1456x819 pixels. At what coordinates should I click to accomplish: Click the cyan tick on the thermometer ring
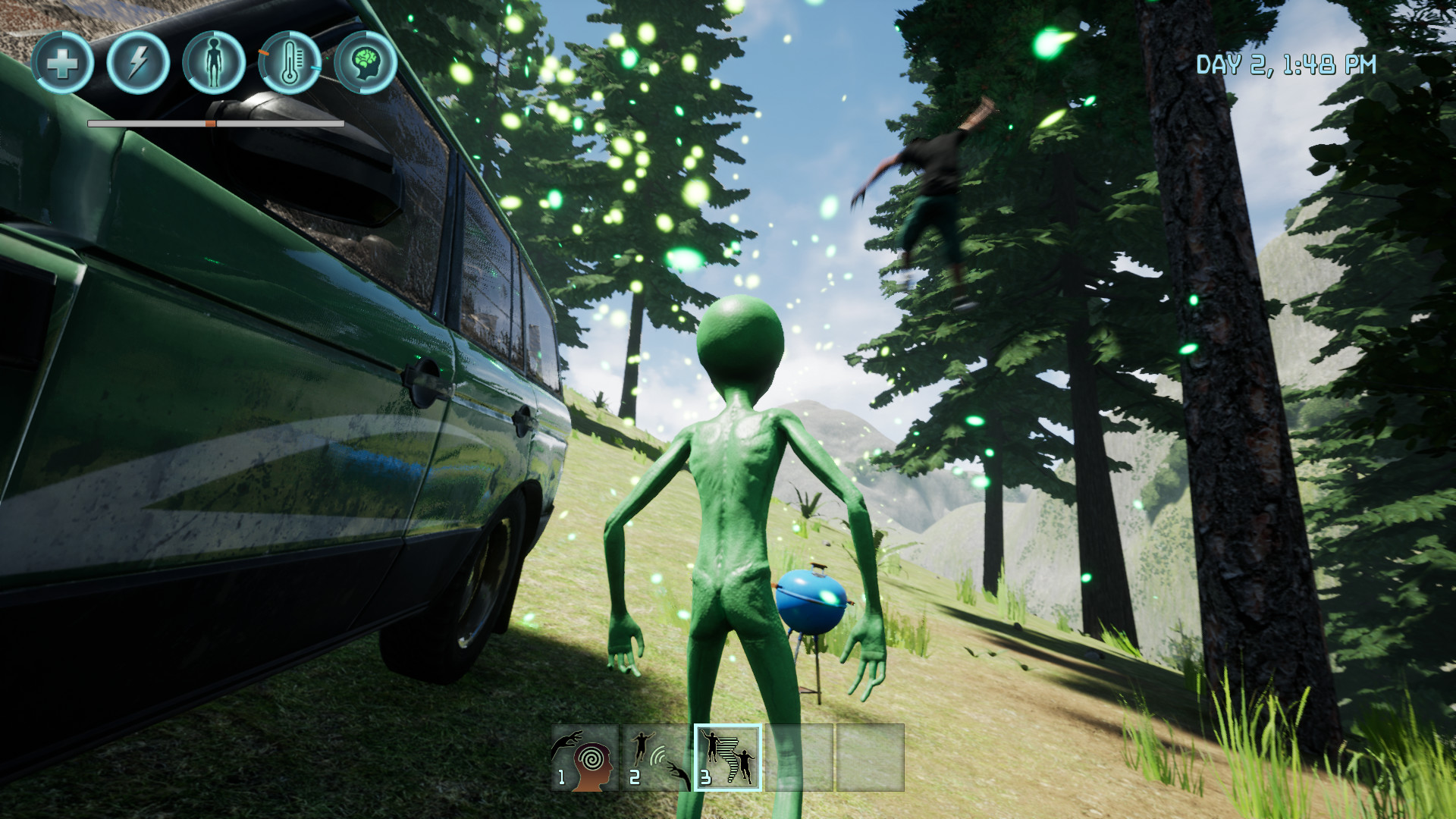click(x=315, y=67)
